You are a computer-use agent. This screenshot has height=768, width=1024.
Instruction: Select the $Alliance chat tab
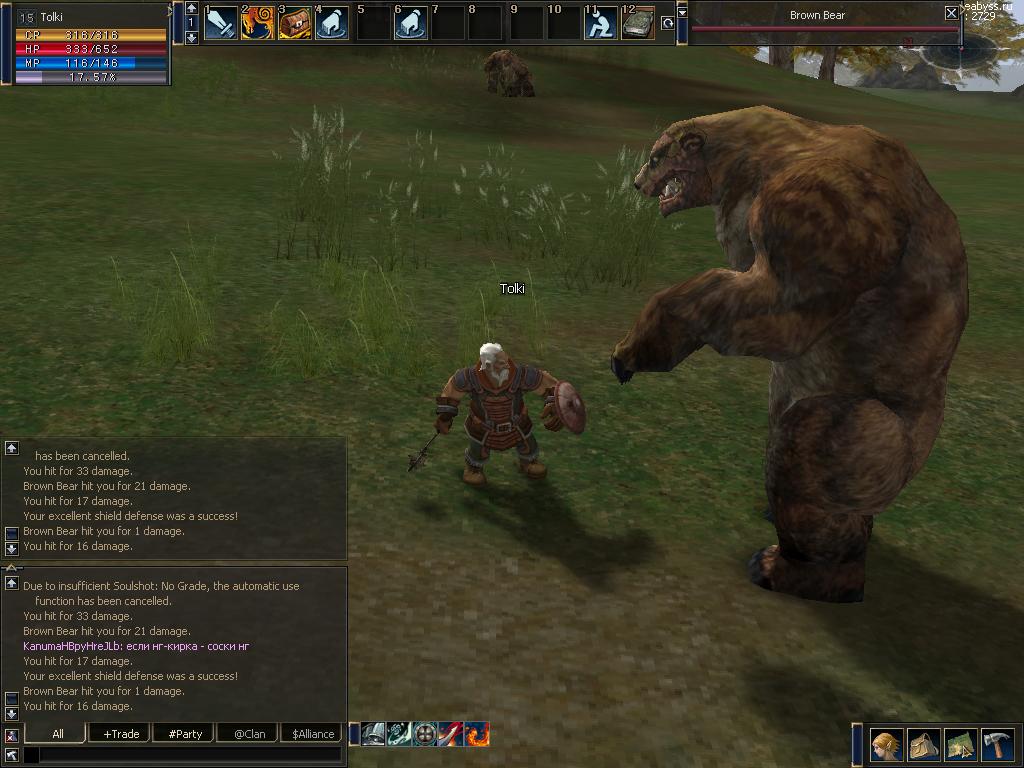pyautogui.click(x=313, y=733)
